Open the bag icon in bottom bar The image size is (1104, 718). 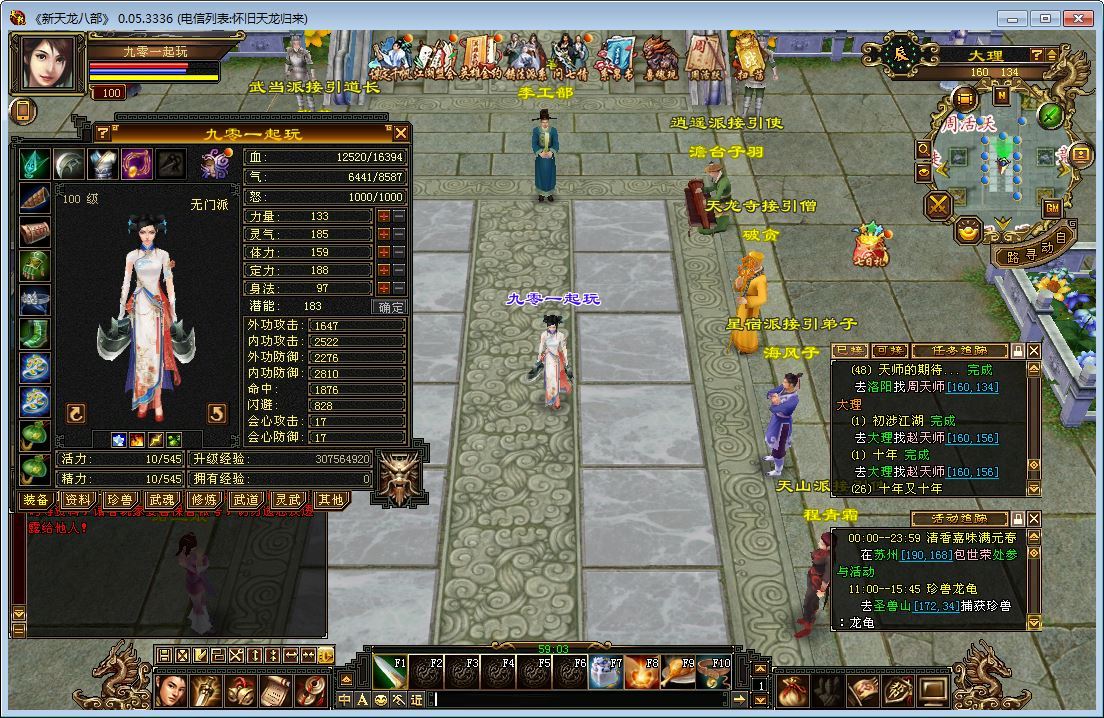pyautogui.click(x=792, y=691)
